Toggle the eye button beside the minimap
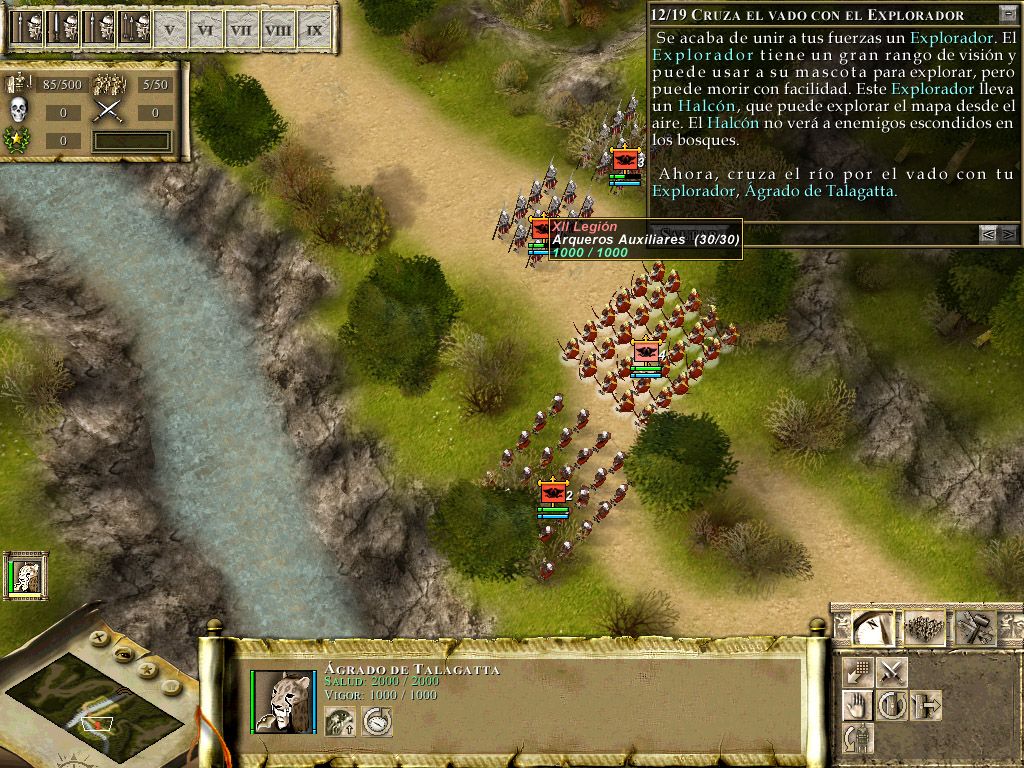1024x768 pixels. (x=123, y=654)
